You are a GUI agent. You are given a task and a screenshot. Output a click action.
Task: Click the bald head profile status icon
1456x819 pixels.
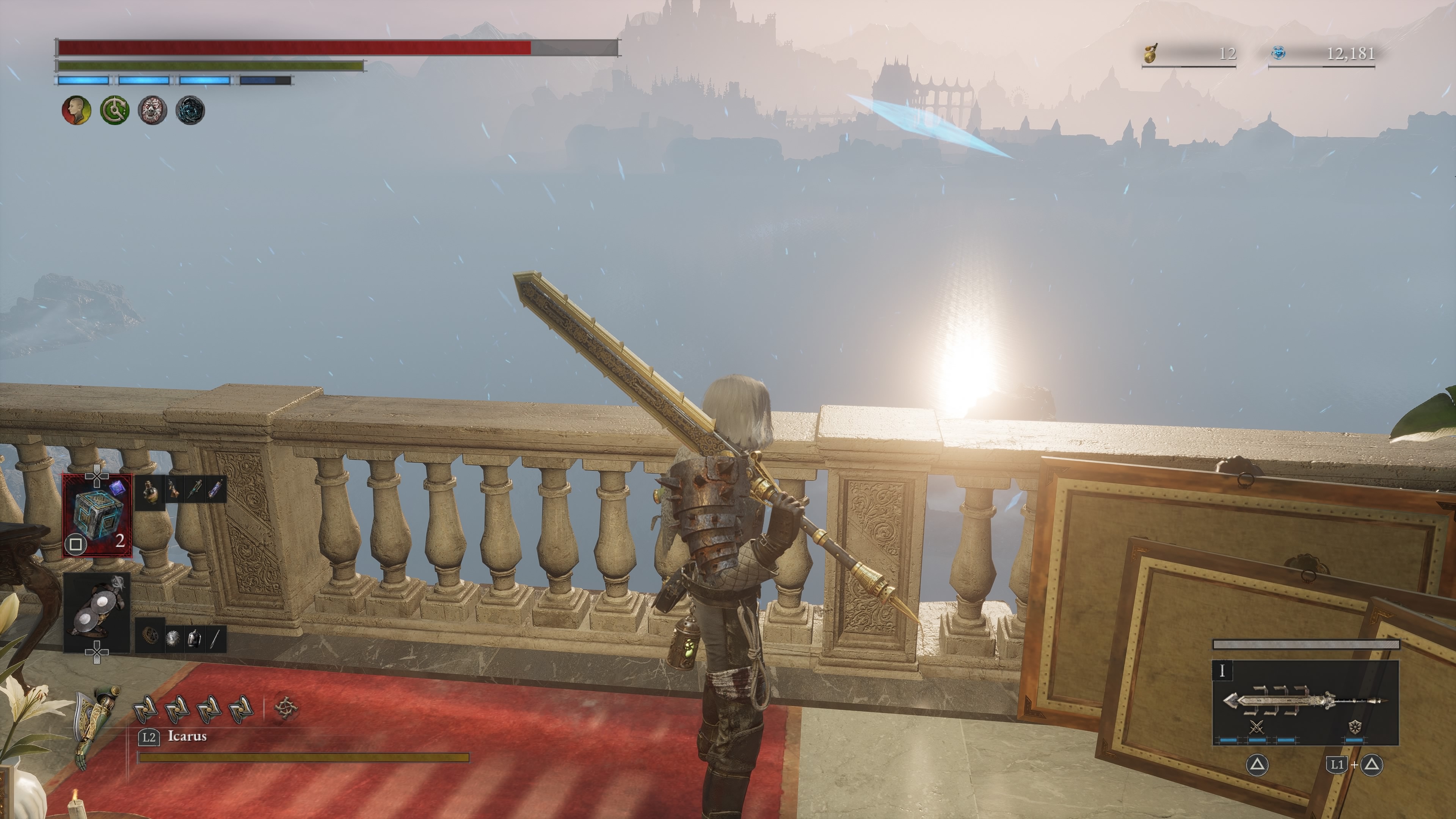76,110
